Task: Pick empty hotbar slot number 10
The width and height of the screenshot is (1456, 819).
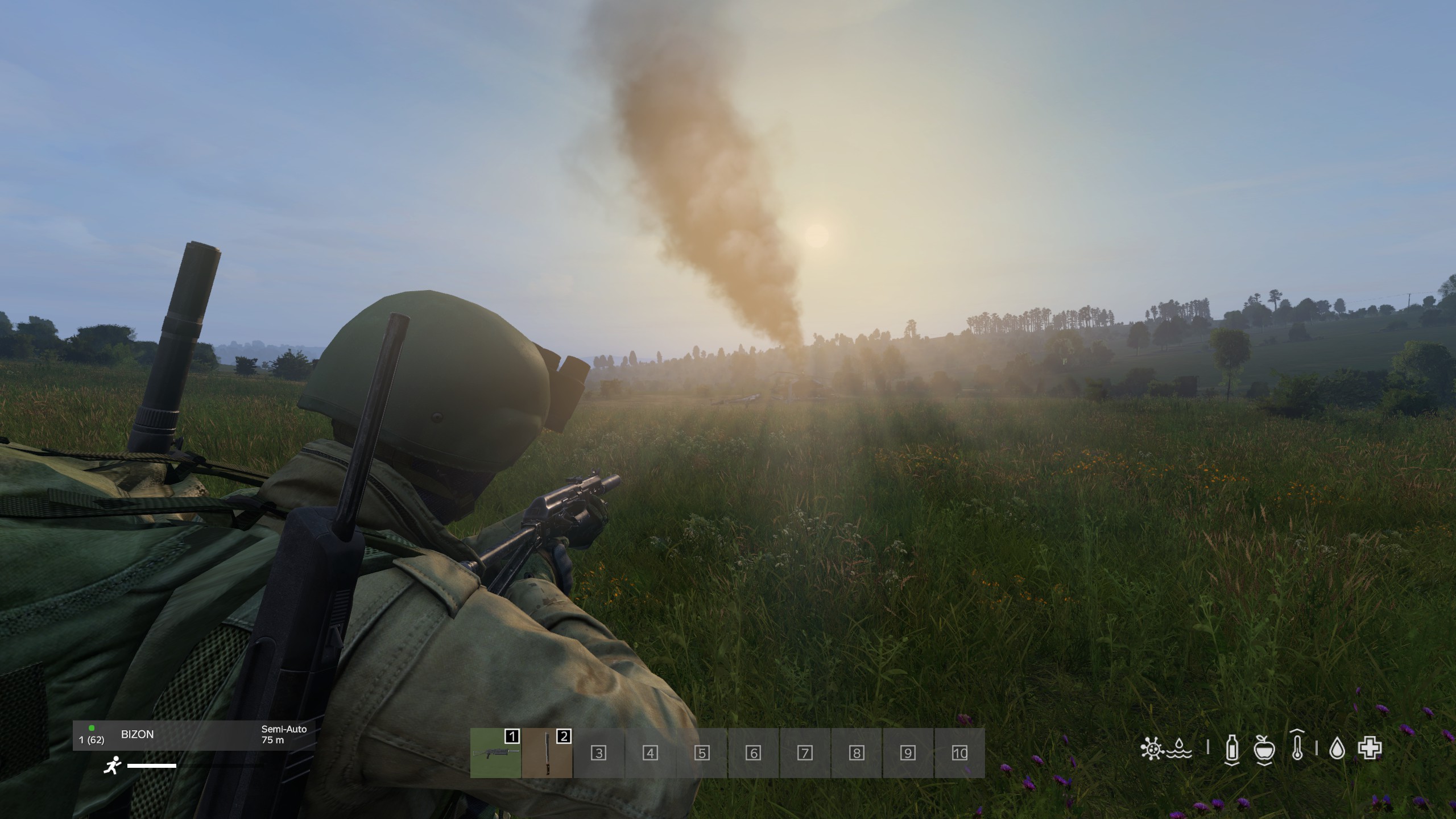Action: [959, 753]
